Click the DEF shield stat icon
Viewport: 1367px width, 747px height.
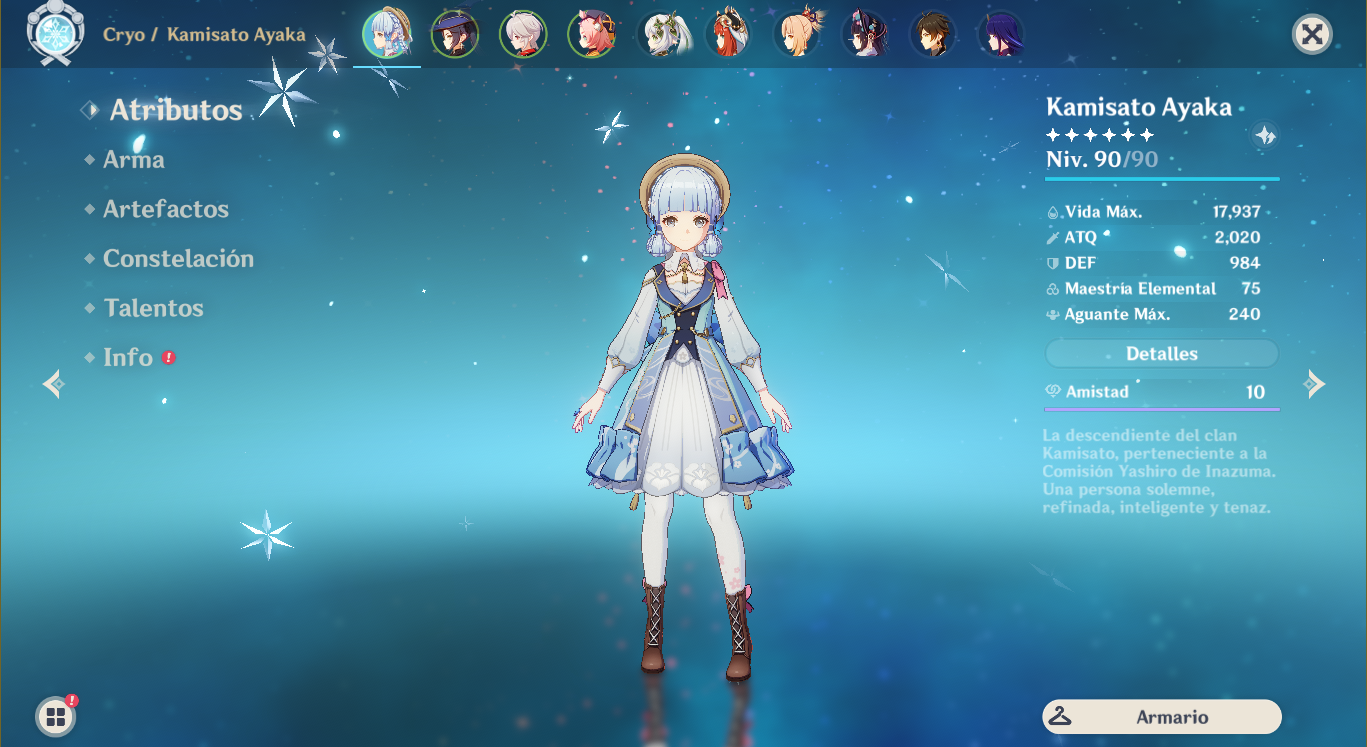point(1054,262)
